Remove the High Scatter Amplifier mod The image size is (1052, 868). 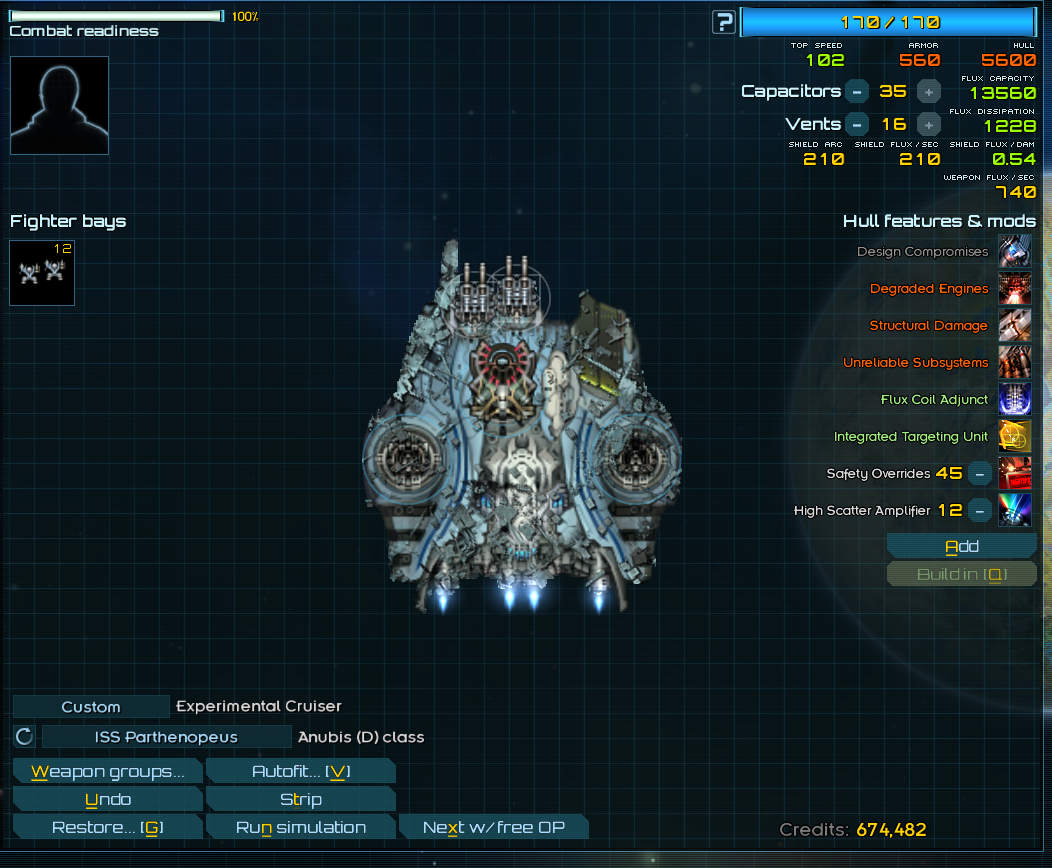981,510
